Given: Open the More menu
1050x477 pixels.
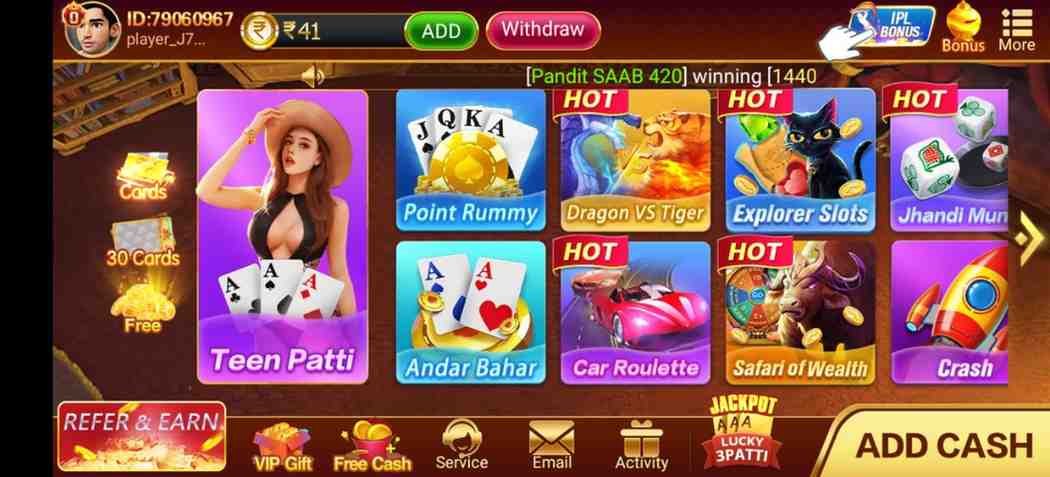Looking at the screenshot, I should tap(1017, 29).
